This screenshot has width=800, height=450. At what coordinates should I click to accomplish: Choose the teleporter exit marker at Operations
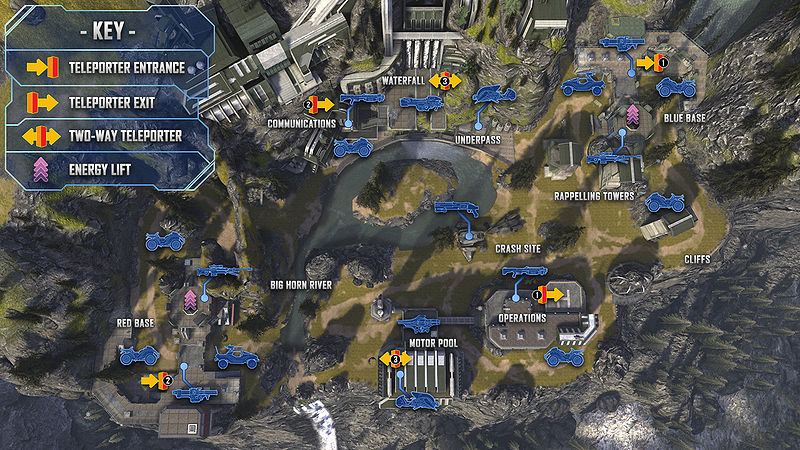pyautogui.click(x=550, y=295)
